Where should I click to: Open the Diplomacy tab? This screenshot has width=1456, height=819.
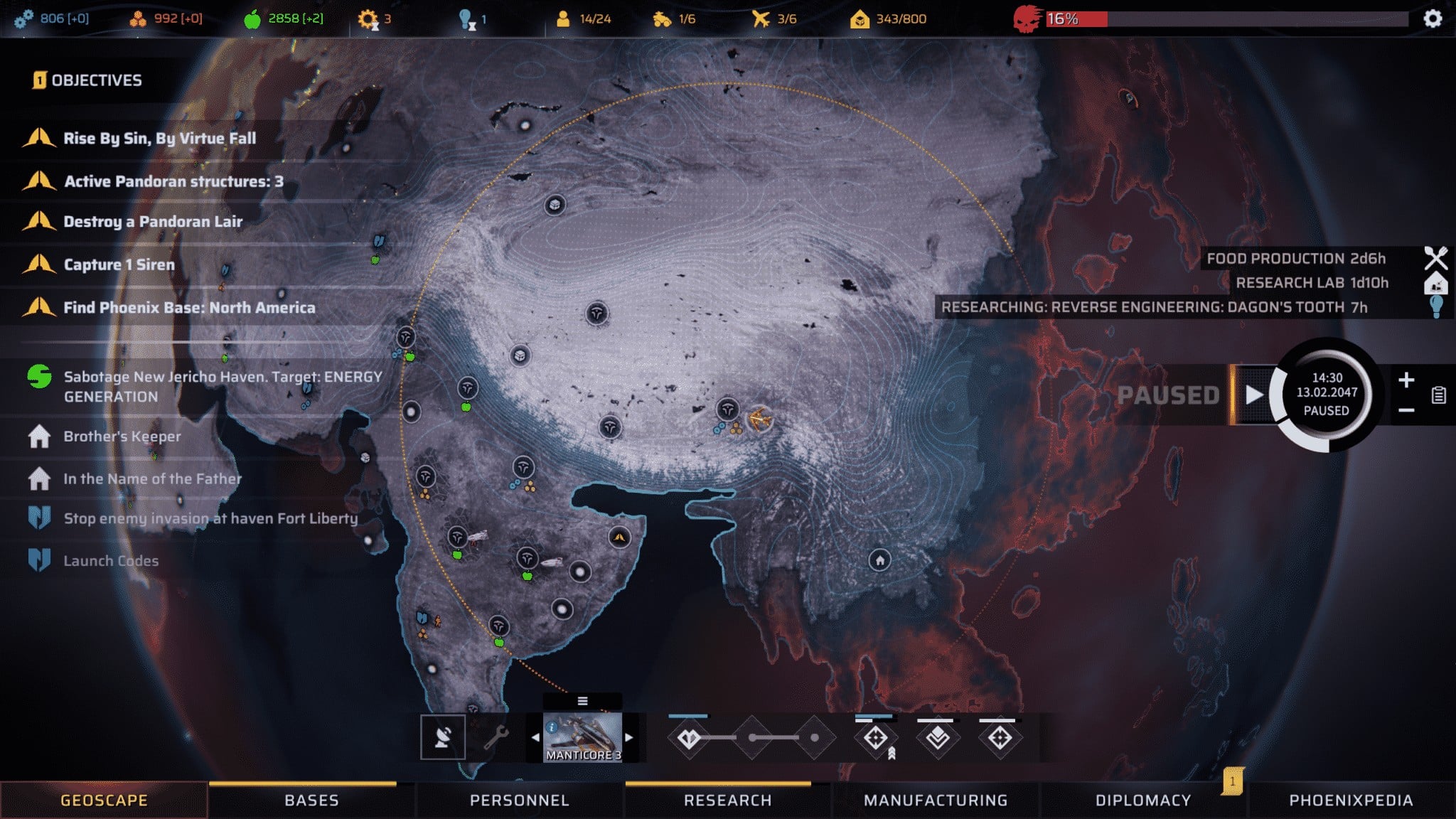[x=1143, y=801]
